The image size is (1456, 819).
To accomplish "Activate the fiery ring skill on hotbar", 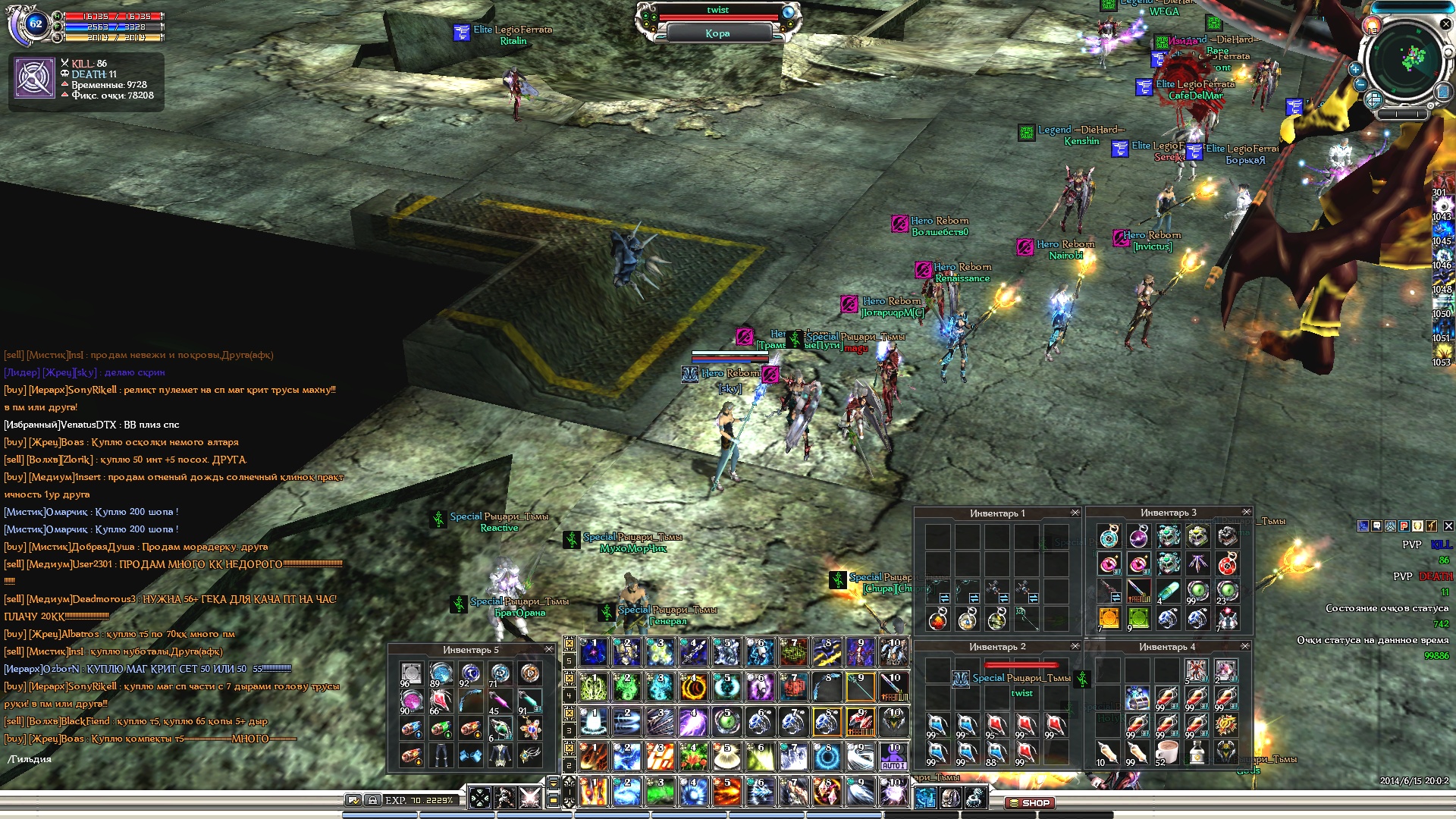I will tap(693, 687).
